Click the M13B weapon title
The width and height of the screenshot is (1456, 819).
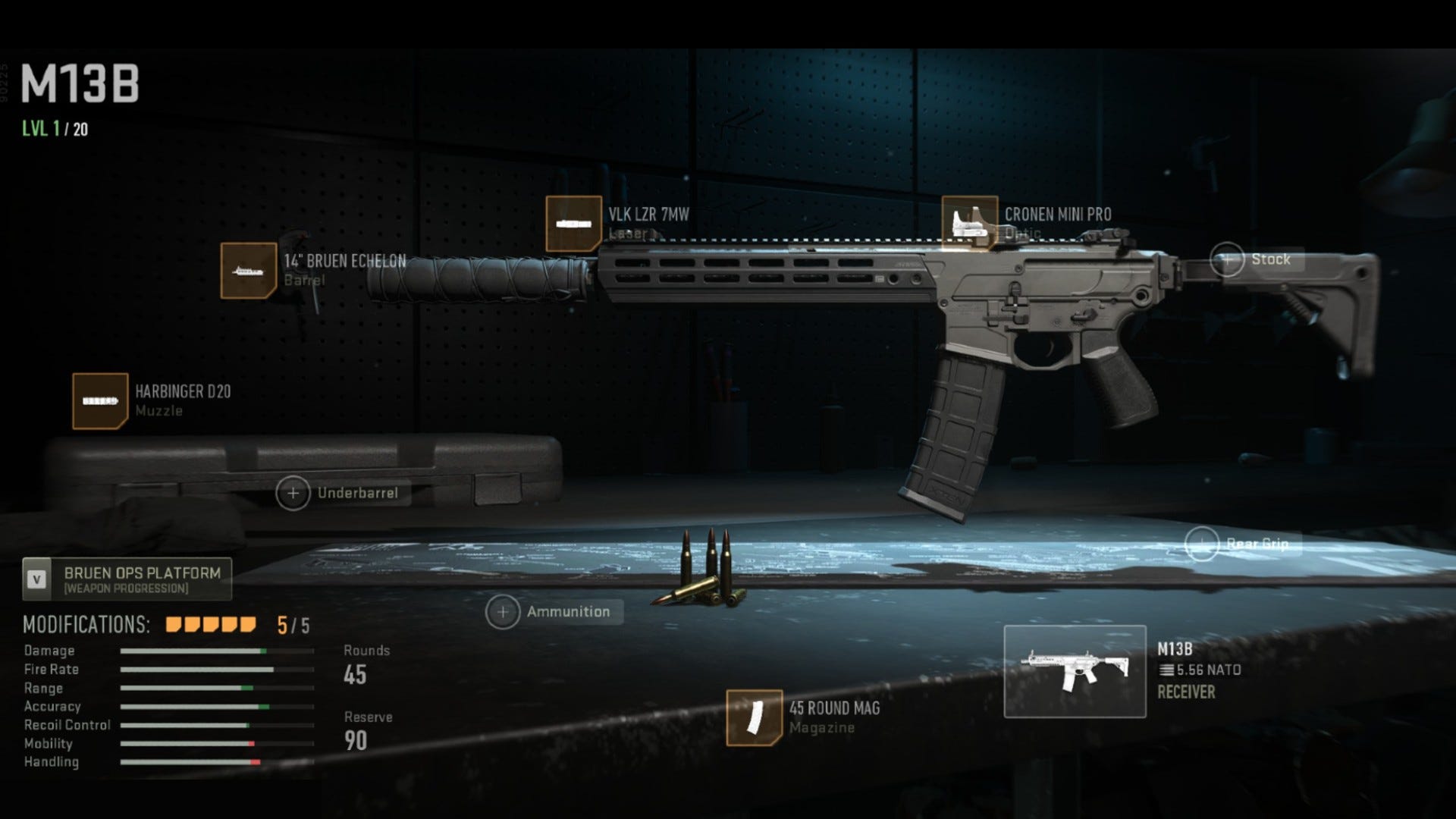tap(80, 83)
